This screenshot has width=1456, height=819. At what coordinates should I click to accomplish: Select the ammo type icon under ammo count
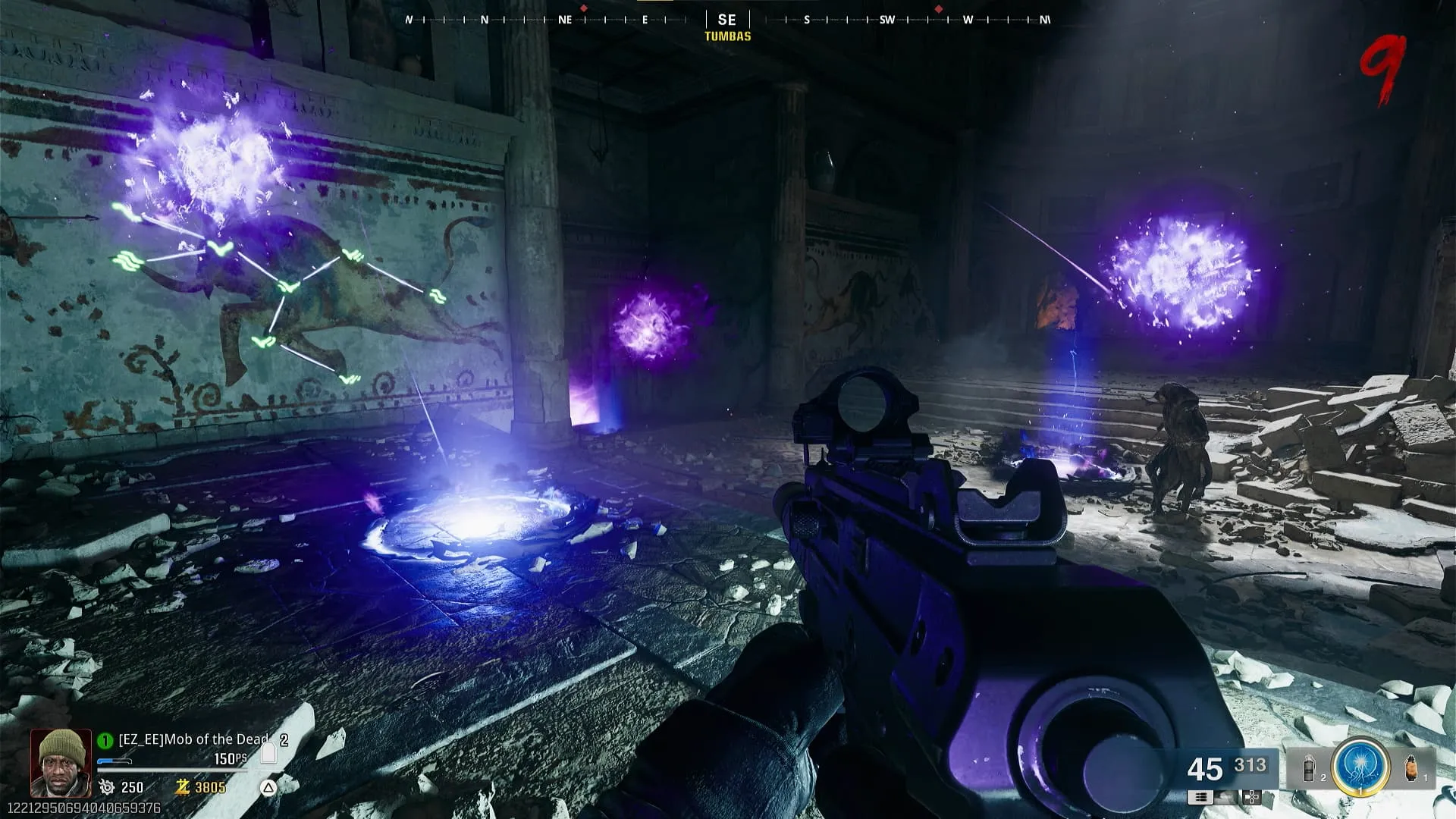click(x=1200, y=797)
